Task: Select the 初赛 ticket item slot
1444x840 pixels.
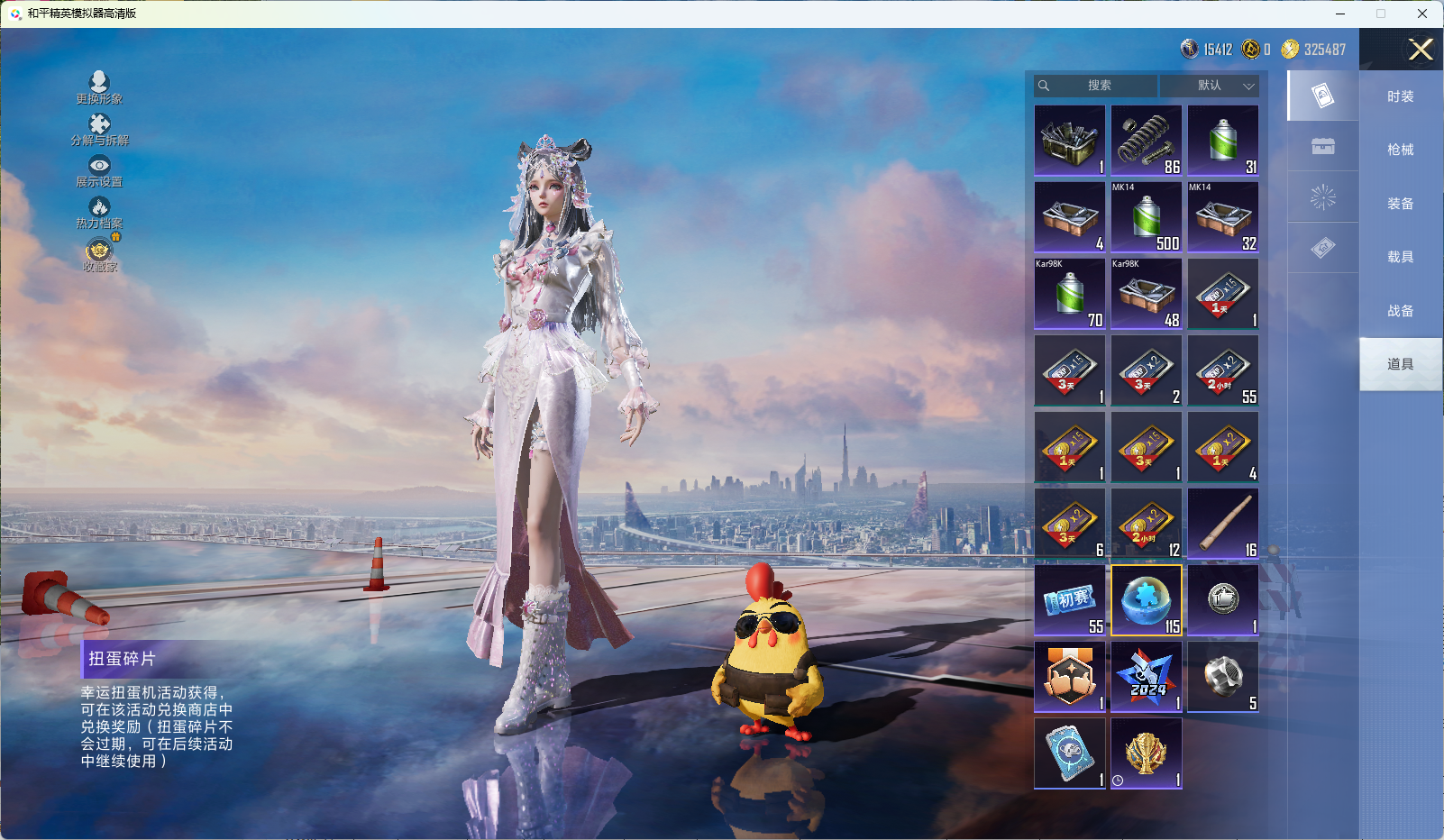Action: (1070, 600)
